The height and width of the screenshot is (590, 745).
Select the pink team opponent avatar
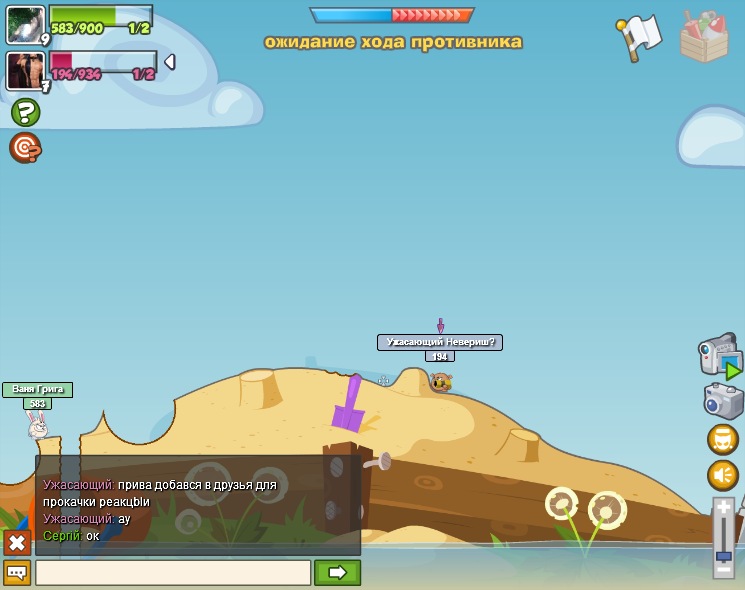(x=24, y=70)
